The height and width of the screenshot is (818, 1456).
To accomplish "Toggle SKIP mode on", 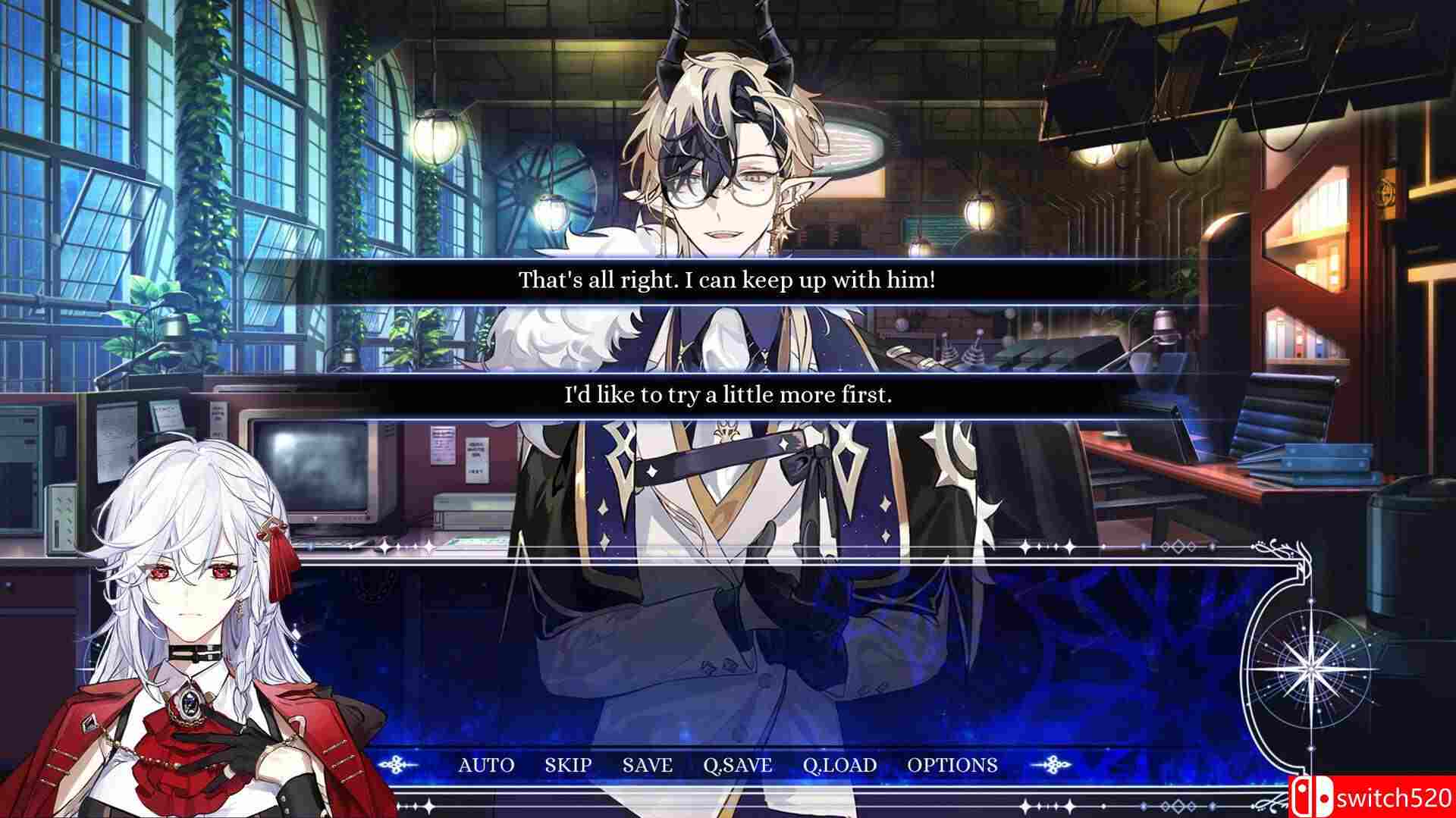I will 567,765.
